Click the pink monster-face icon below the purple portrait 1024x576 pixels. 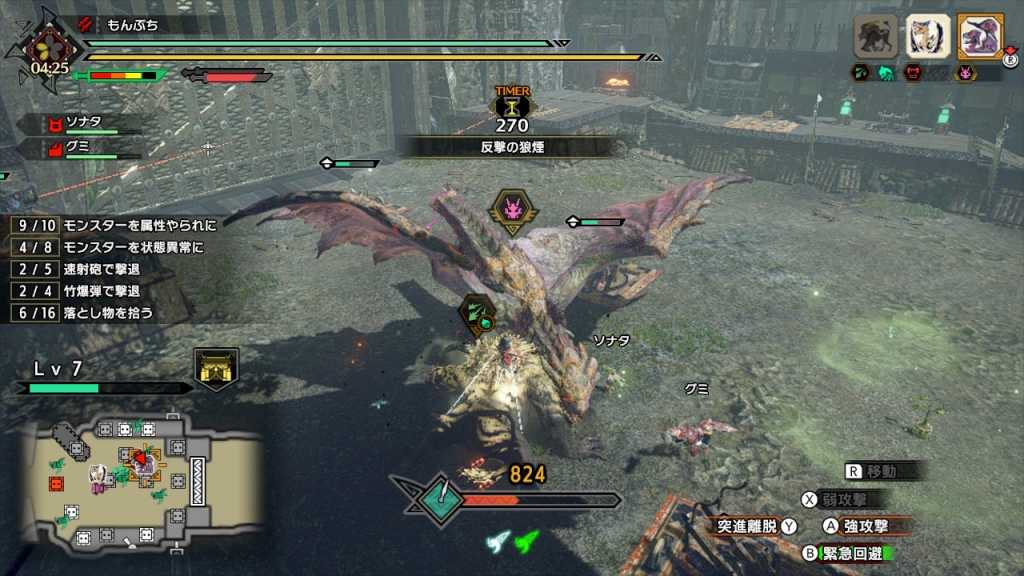[x=966, y=72]
